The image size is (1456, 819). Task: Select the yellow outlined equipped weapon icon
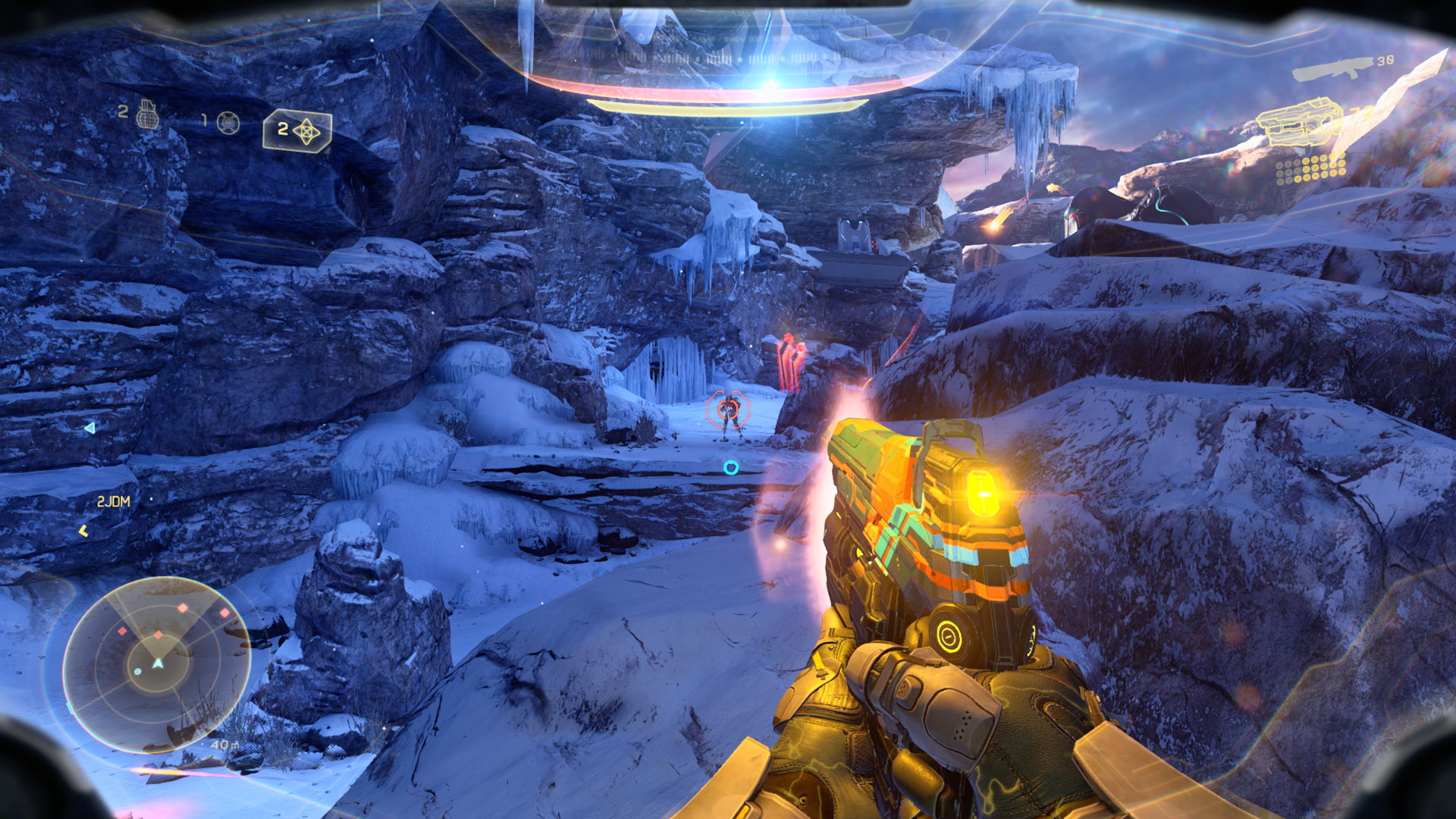(1298, 122)
